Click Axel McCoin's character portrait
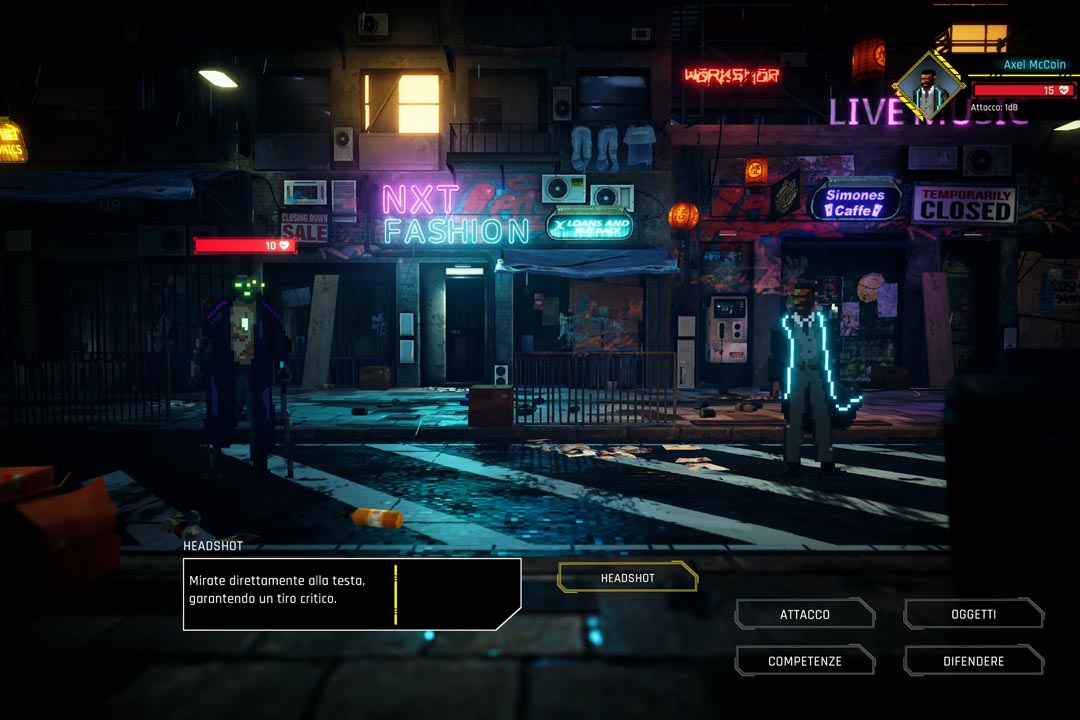This screenshot has height=720, width=1080. point(929,89)
